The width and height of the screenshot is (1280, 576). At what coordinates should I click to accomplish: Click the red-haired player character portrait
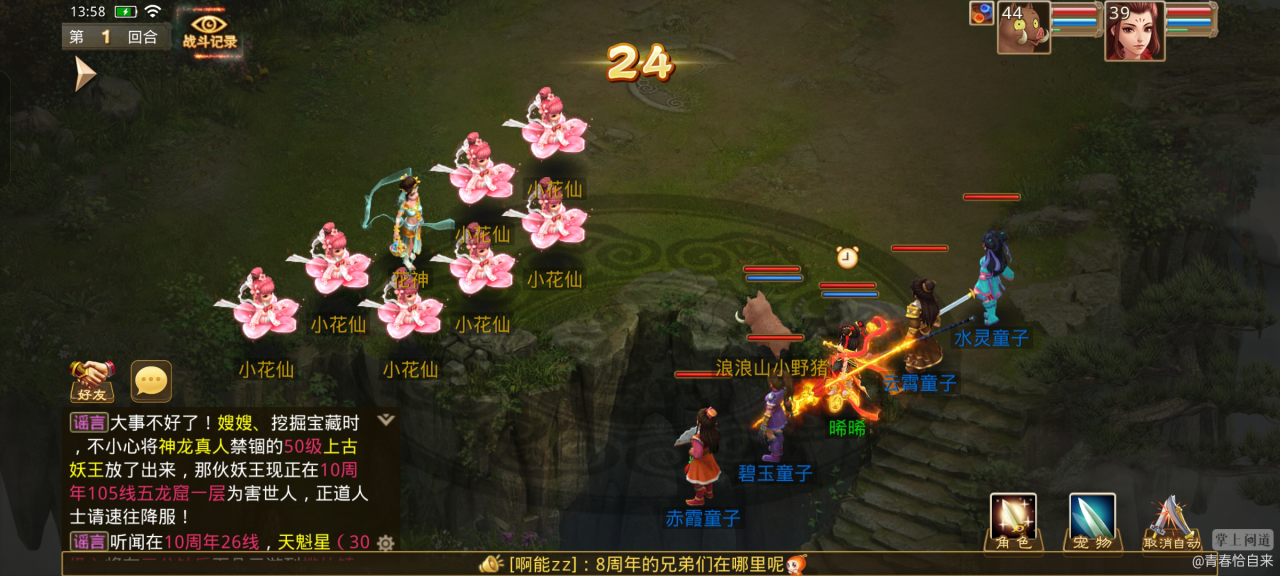(1134, 30)
